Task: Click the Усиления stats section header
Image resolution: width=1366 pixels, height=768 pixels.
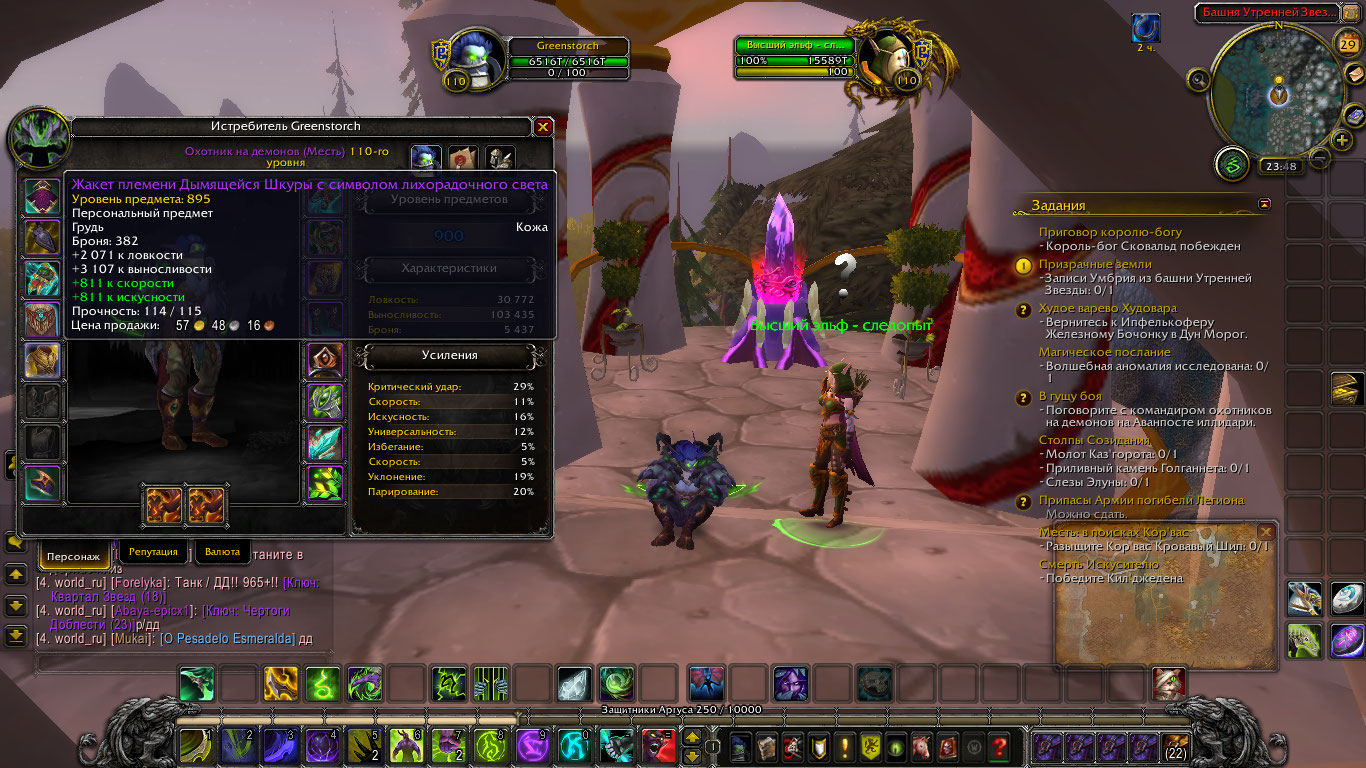Action: click(x=449, y=355)
